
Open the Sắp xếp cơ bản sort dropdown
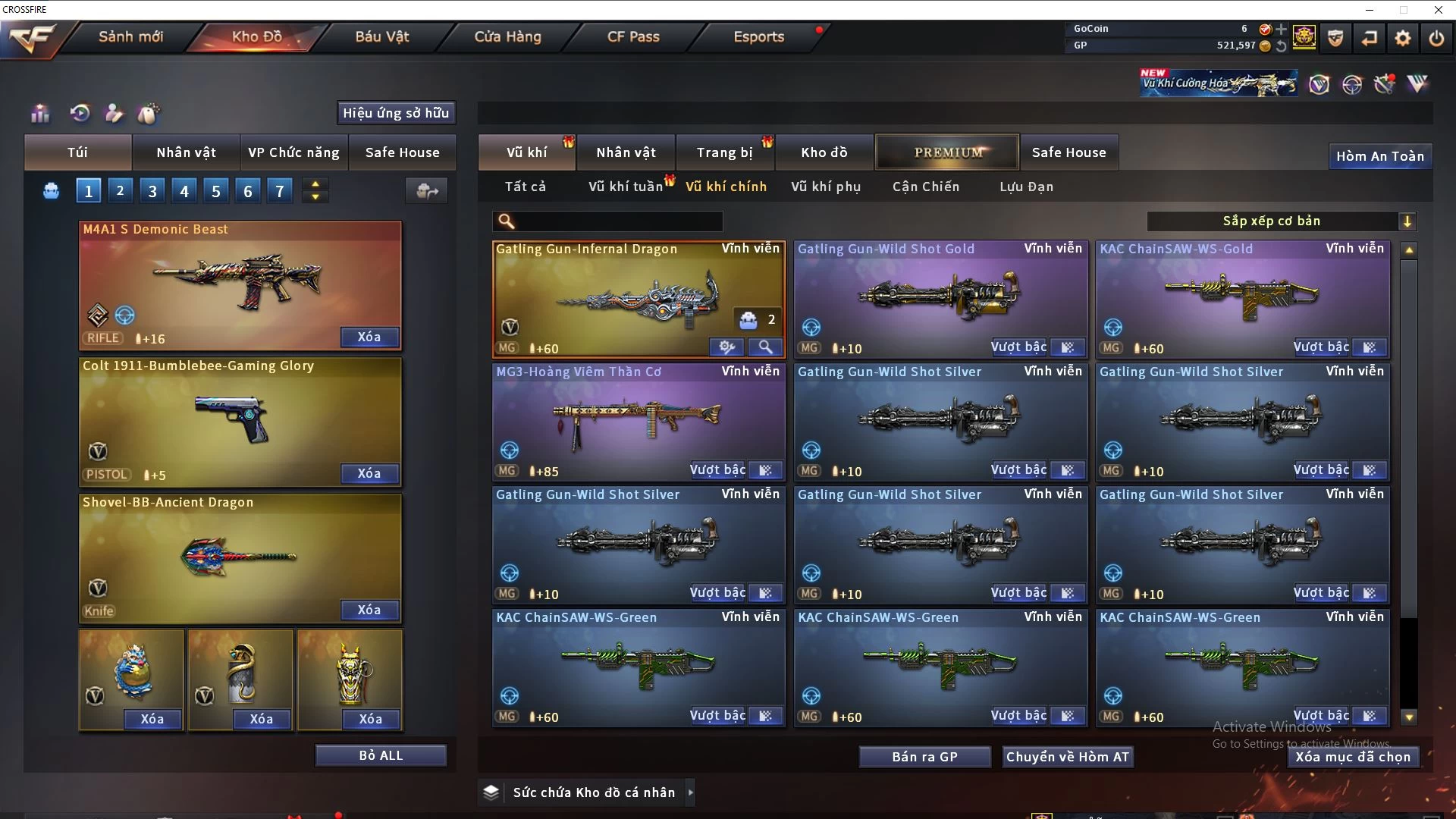(1282, 221)
